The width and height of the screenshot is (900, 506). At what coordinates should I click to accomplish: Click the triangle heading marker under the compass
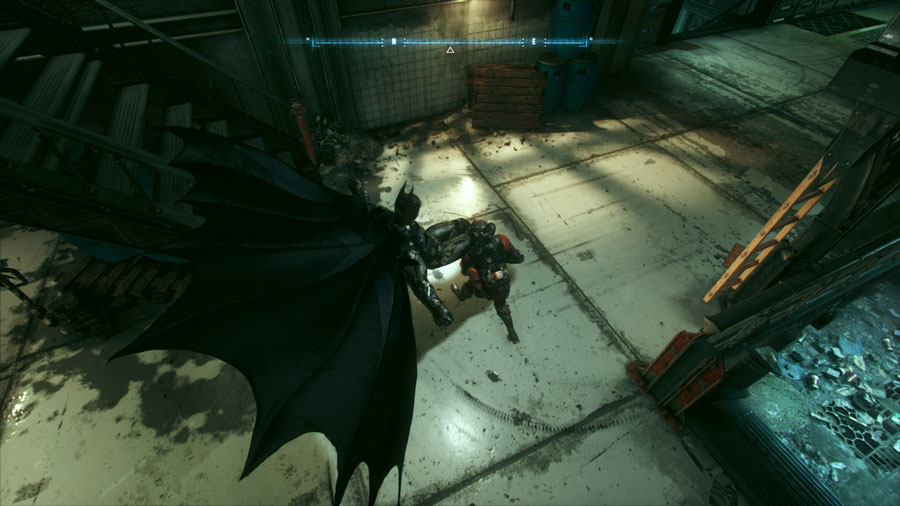pyautogui.click(x=450, y=50)
